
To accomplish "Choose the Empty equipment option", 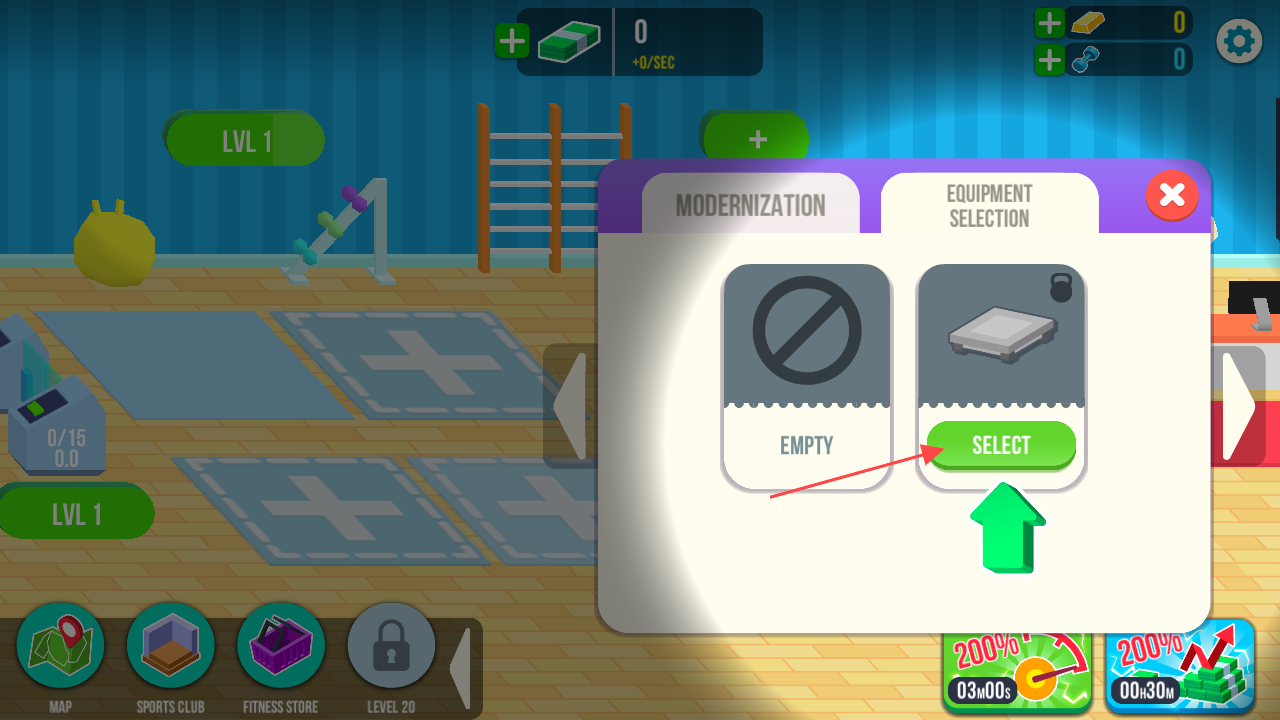I will [x=806, y=376].
